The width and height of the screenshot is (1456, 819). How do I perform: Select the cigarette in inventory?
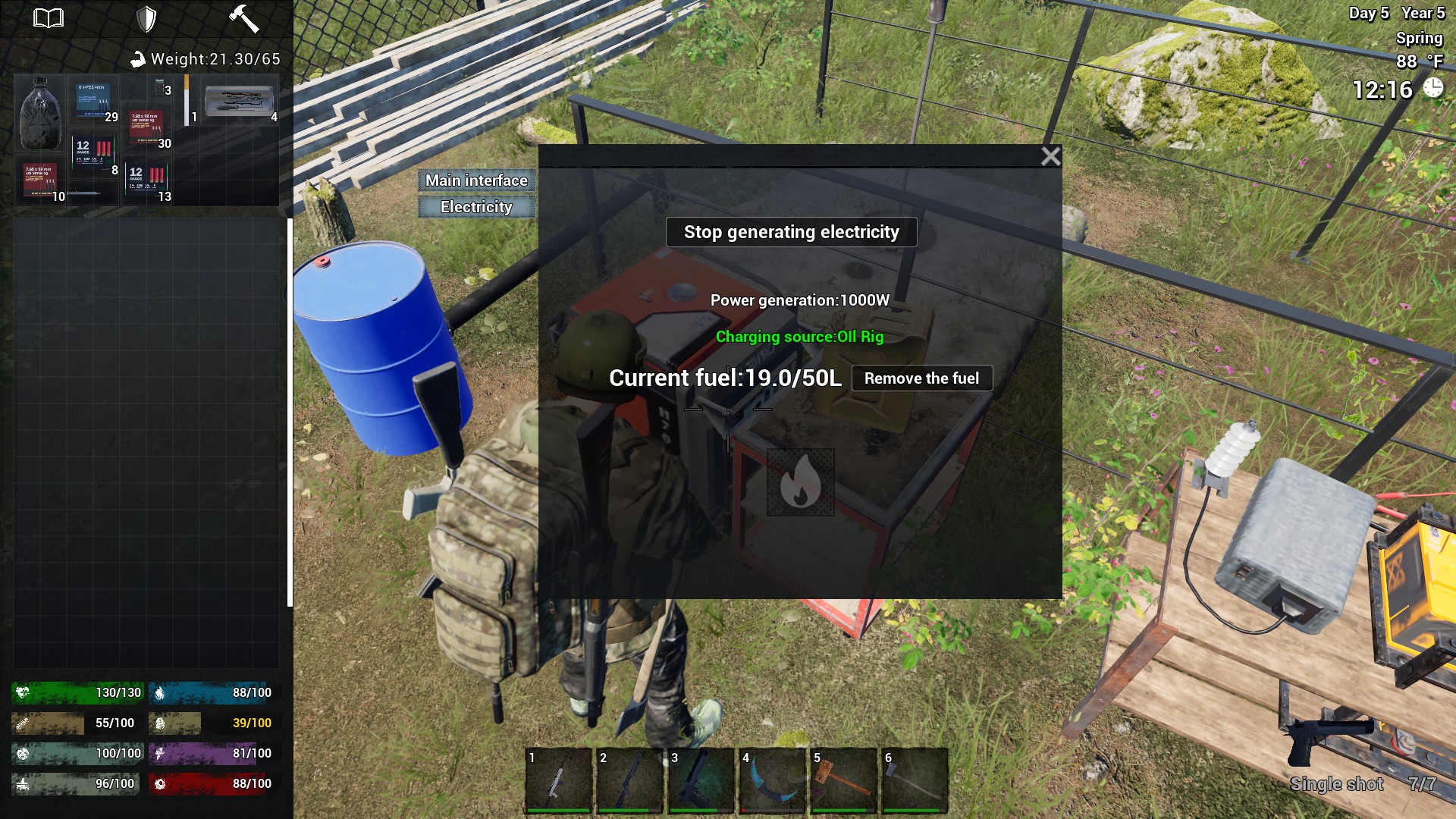point(187,100)
